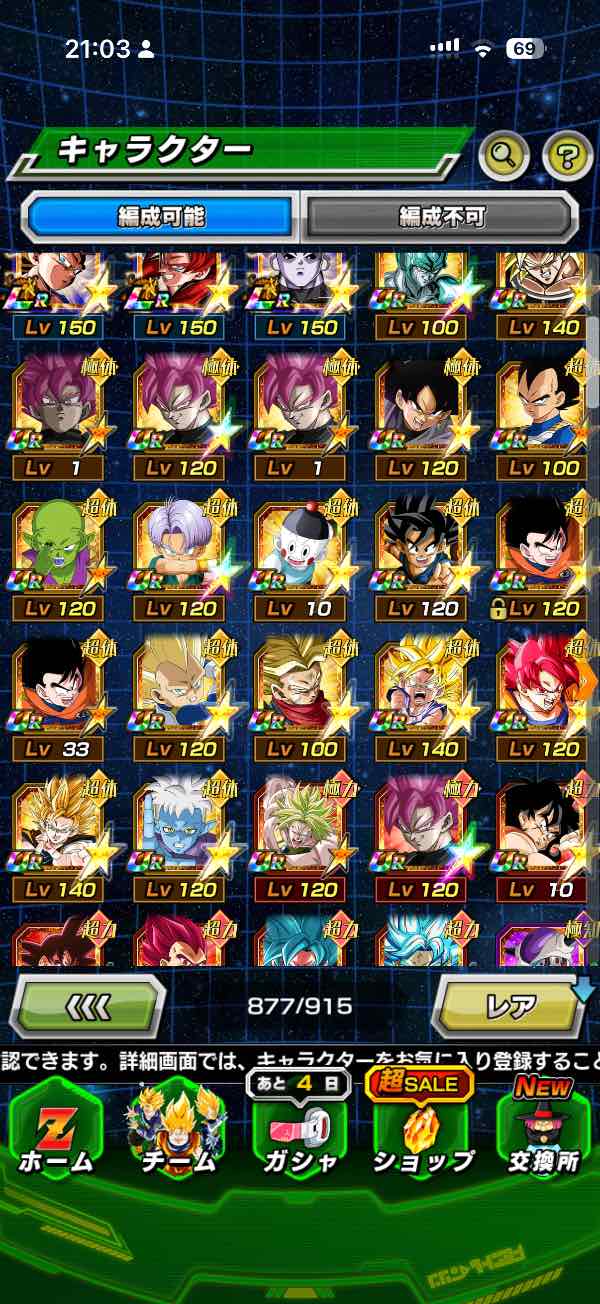Open the レア sort button
600x1304 pixels.
pyautogui.click(x=510, y=1006)
